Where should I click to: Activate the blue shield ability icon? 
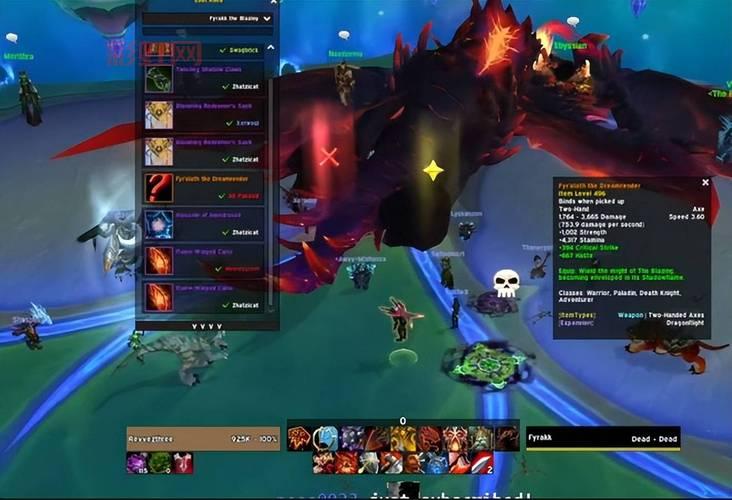point(326,438)
